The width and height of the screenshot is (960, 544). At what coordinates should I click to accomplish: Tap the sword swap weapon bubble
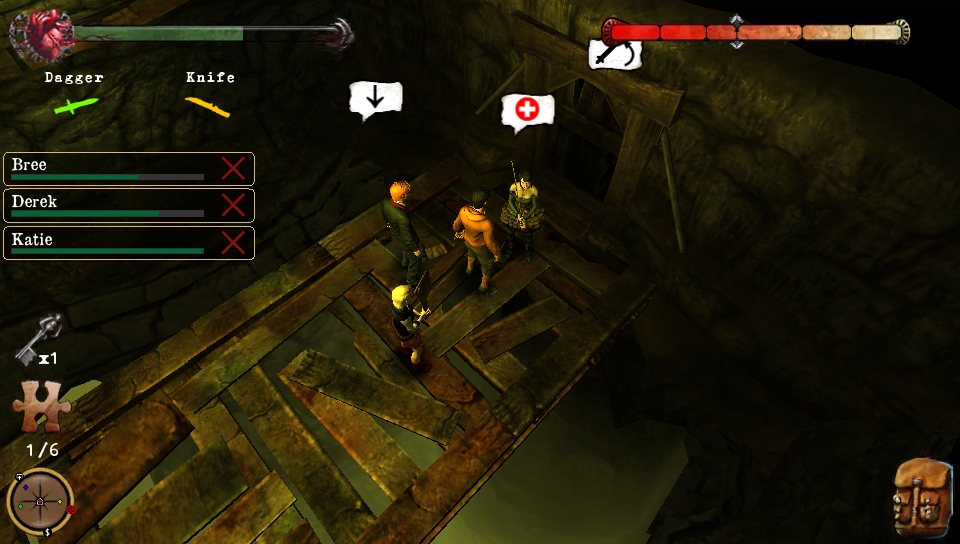click(x=614, y=53)
